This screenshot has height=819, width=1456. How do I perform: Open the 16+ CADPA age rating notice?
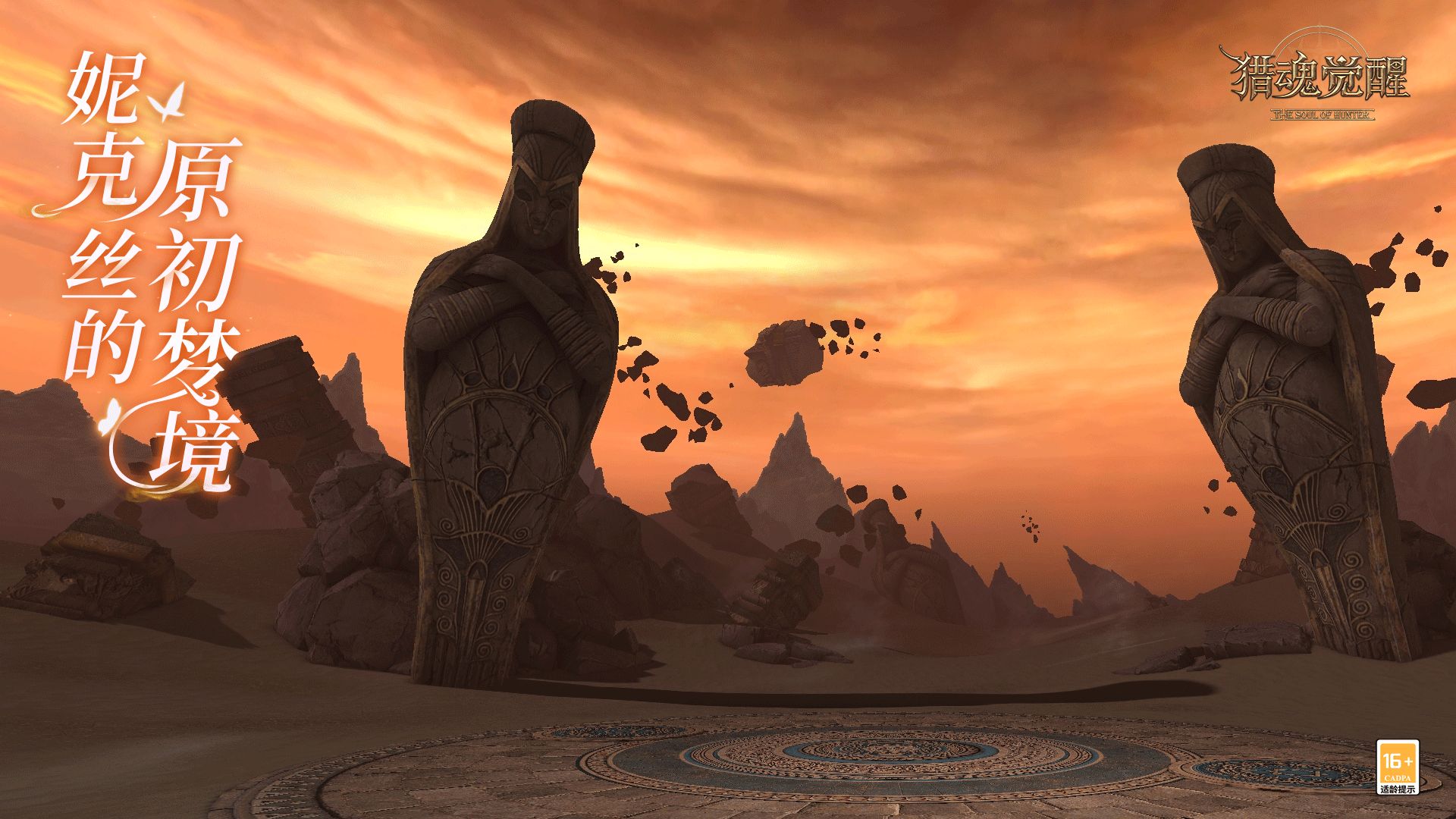click(x=1397, y=767)
